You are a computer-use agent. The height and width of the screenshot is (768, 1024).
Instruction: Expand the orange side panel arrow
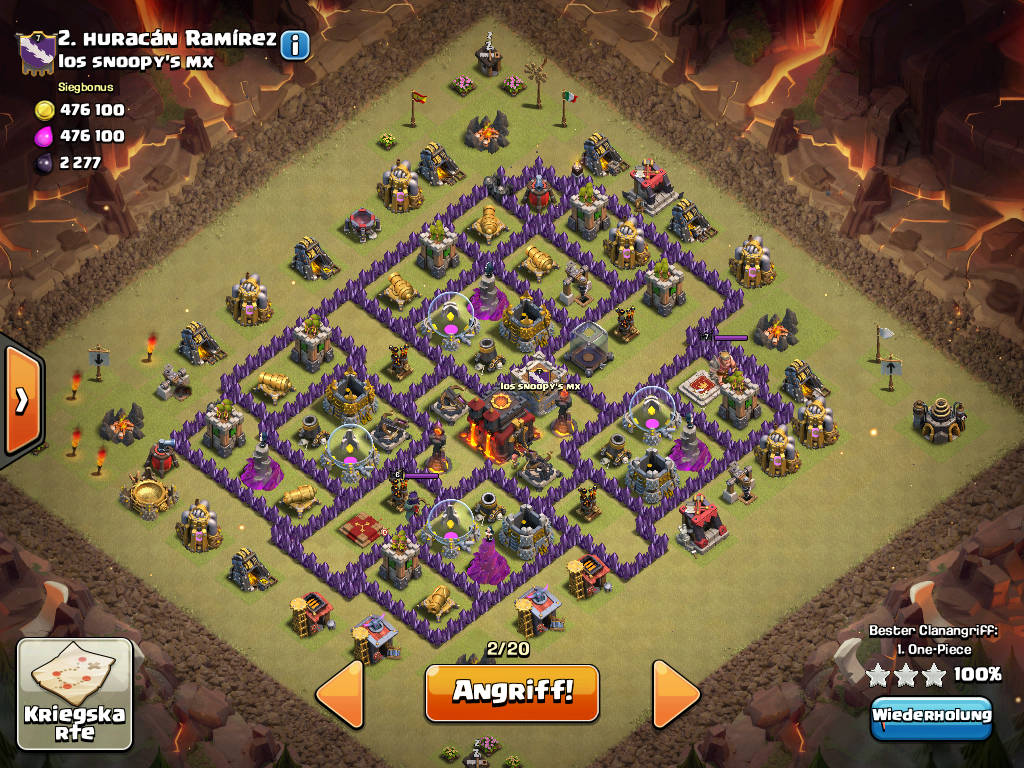click(21, 400)
